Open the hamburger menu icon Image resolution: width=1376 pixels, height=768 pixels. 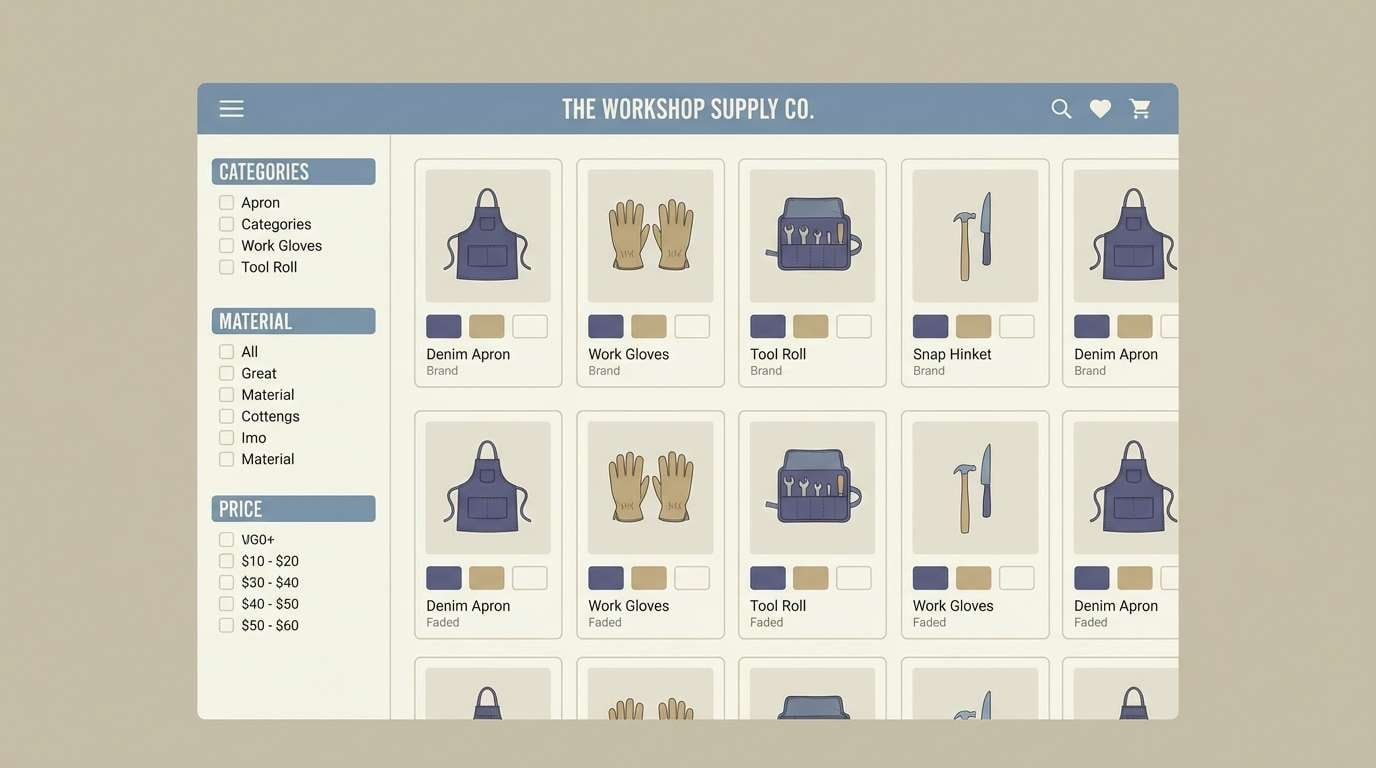[x=231, y=107]
